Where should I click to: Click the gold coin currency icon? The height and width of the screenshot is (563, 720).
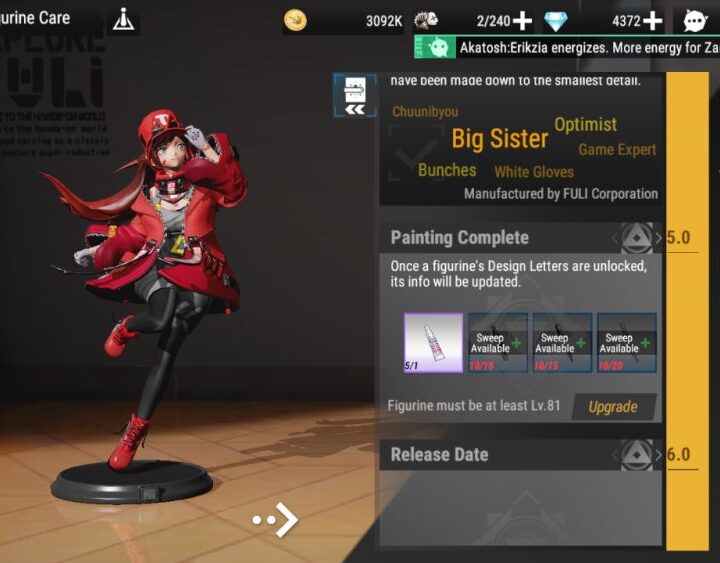tap(295, 20)
